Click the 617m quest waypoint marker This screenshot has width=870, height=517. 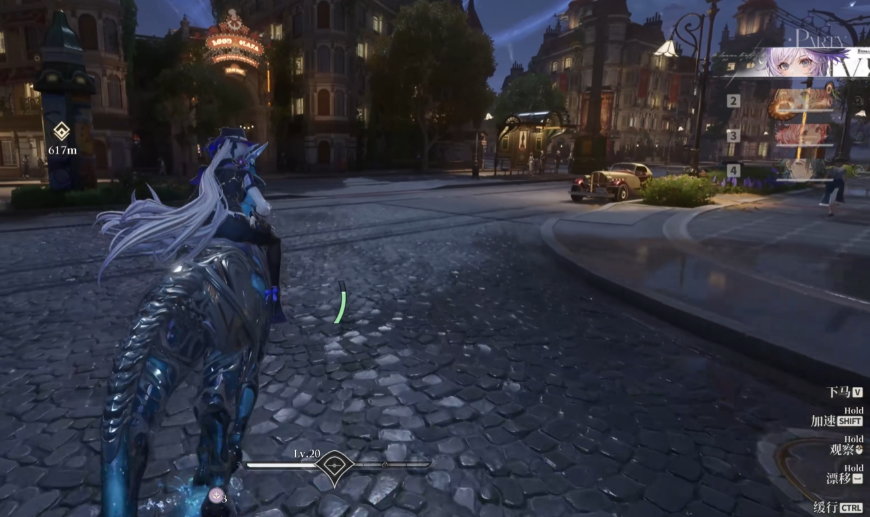pyautogui.click(x=62, y=131)
